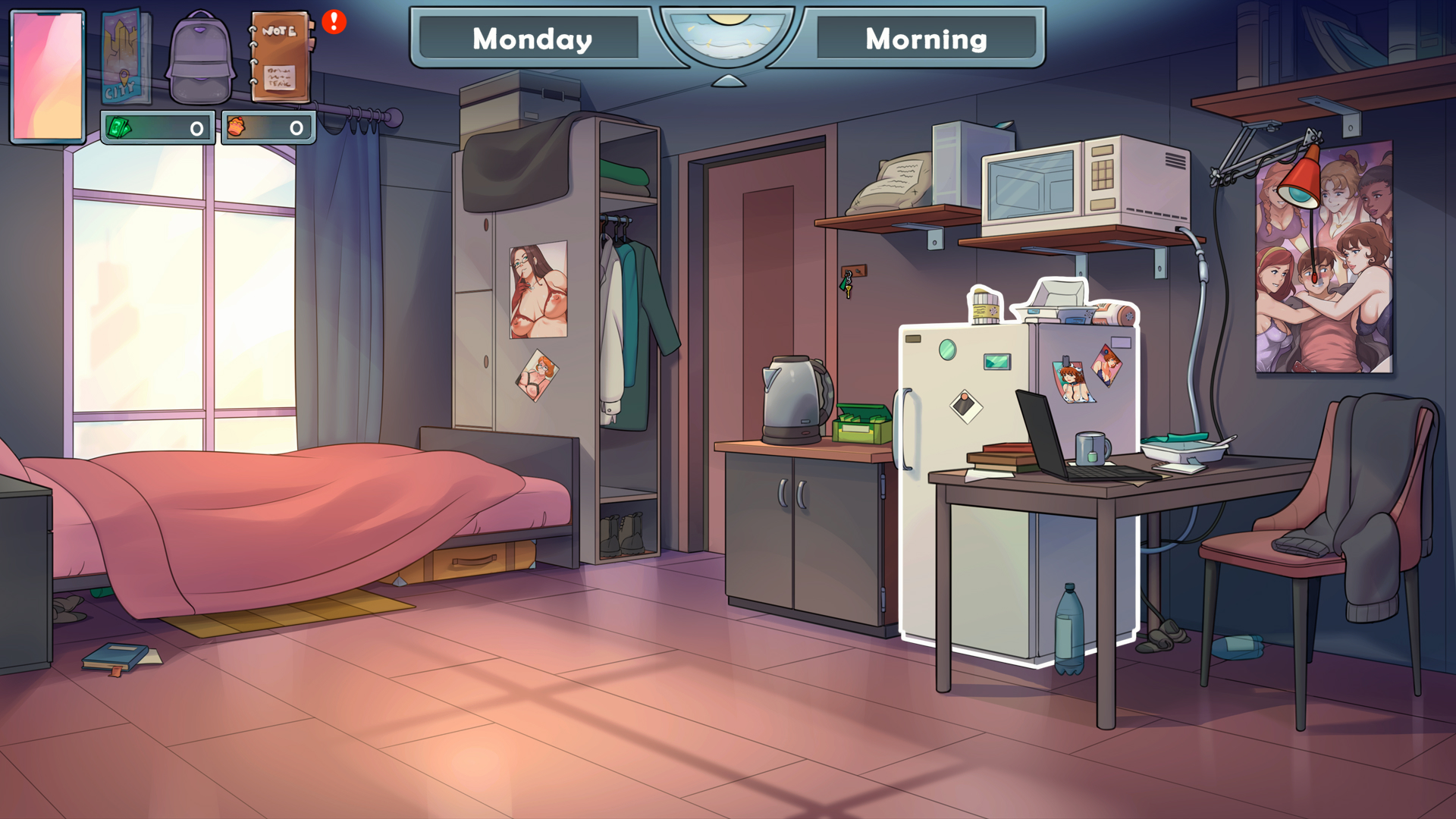This screenshot has width=1456, height=819.
Task: Open the NOTE notebook journal
Action: point(281,57)
